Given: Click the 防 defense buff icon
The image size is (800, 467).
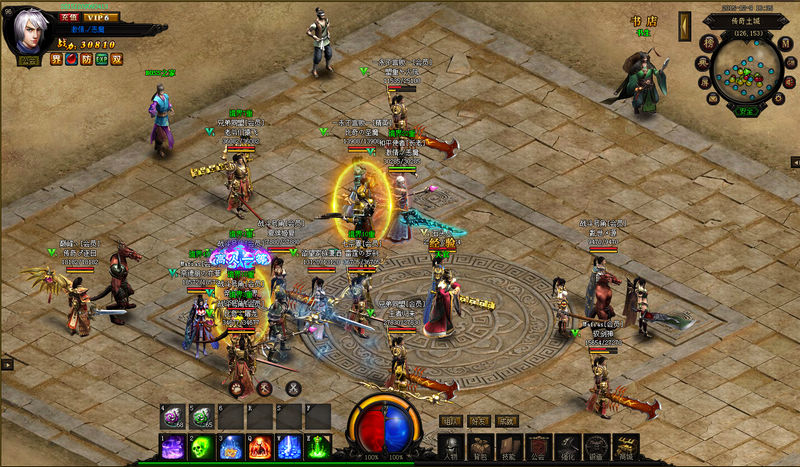Looking at the screenshot, I should click(86, 59).
